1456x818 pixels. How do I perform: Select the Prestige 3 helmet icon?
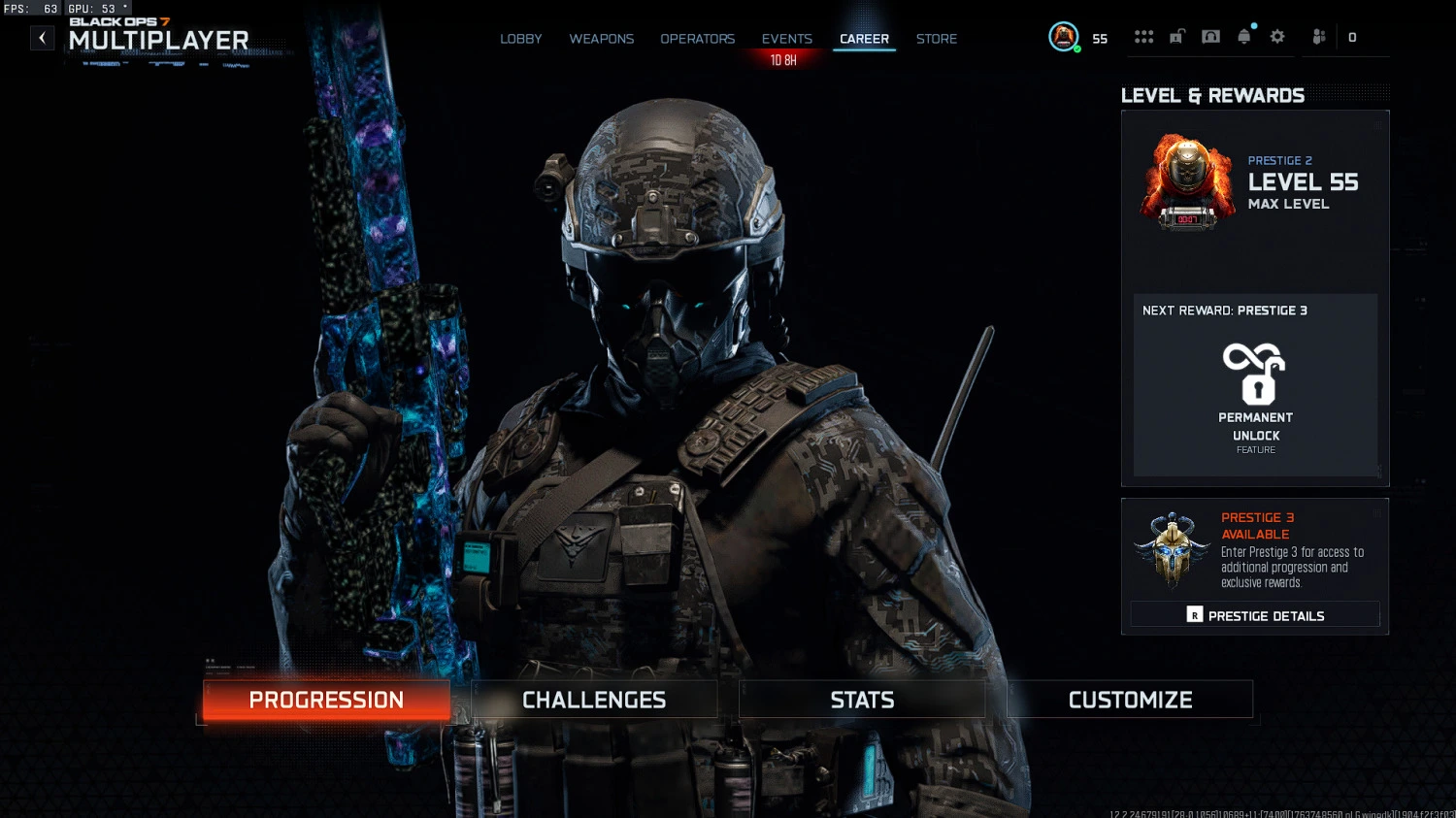coord(1171,550)
